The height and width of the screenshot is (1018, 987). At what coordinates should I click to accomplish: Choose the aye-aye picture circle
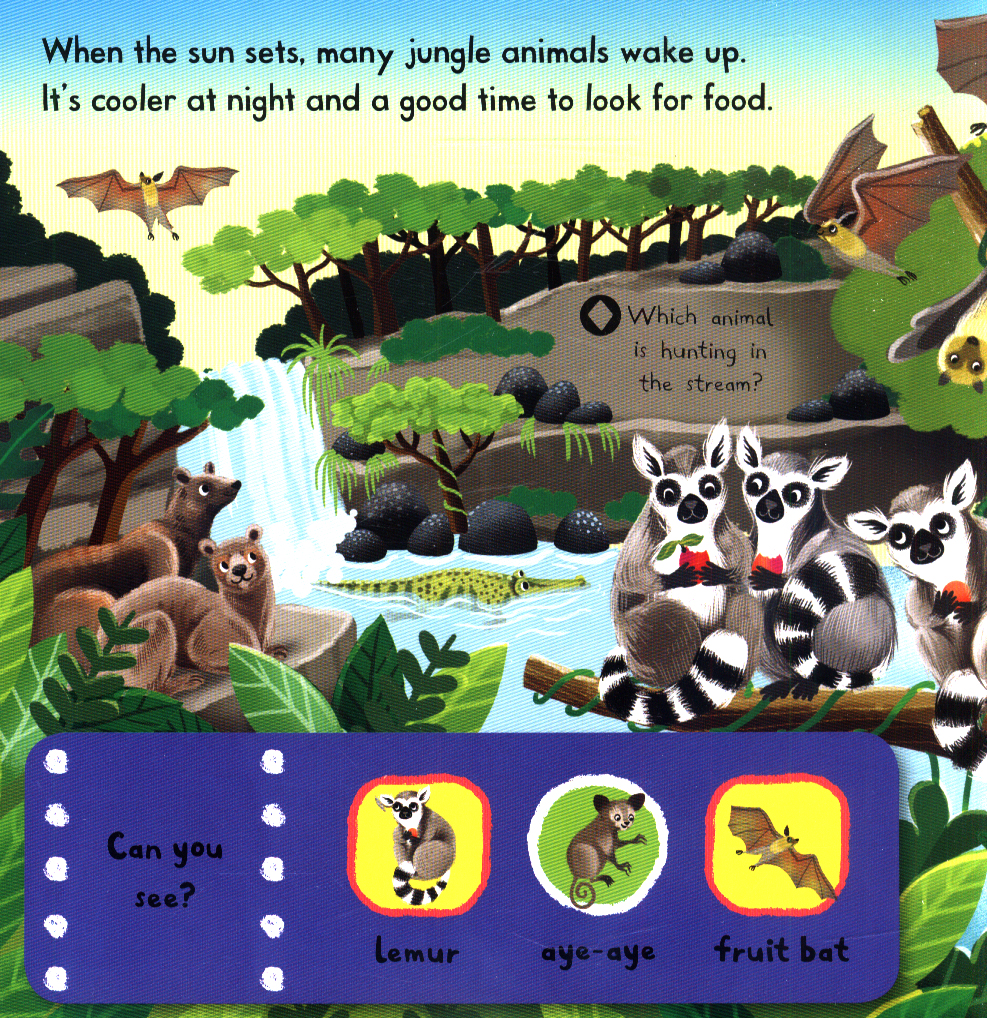click(597, 845)
